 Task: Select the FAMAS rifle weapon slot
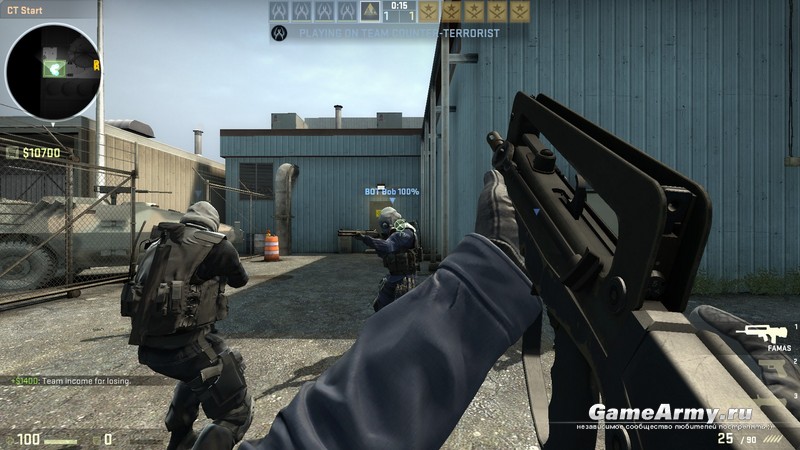(762, 333)
